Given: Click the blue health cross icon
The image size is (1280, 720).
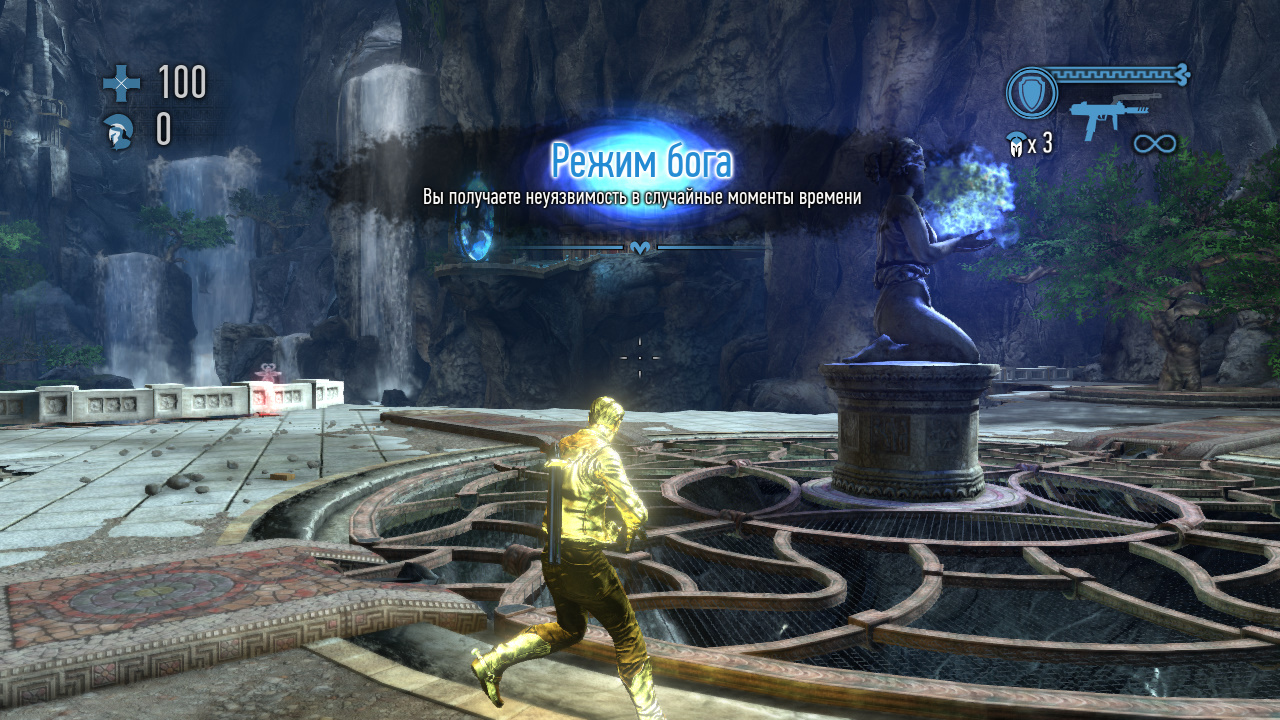Looking at the screenshot, I should [122, 83].
